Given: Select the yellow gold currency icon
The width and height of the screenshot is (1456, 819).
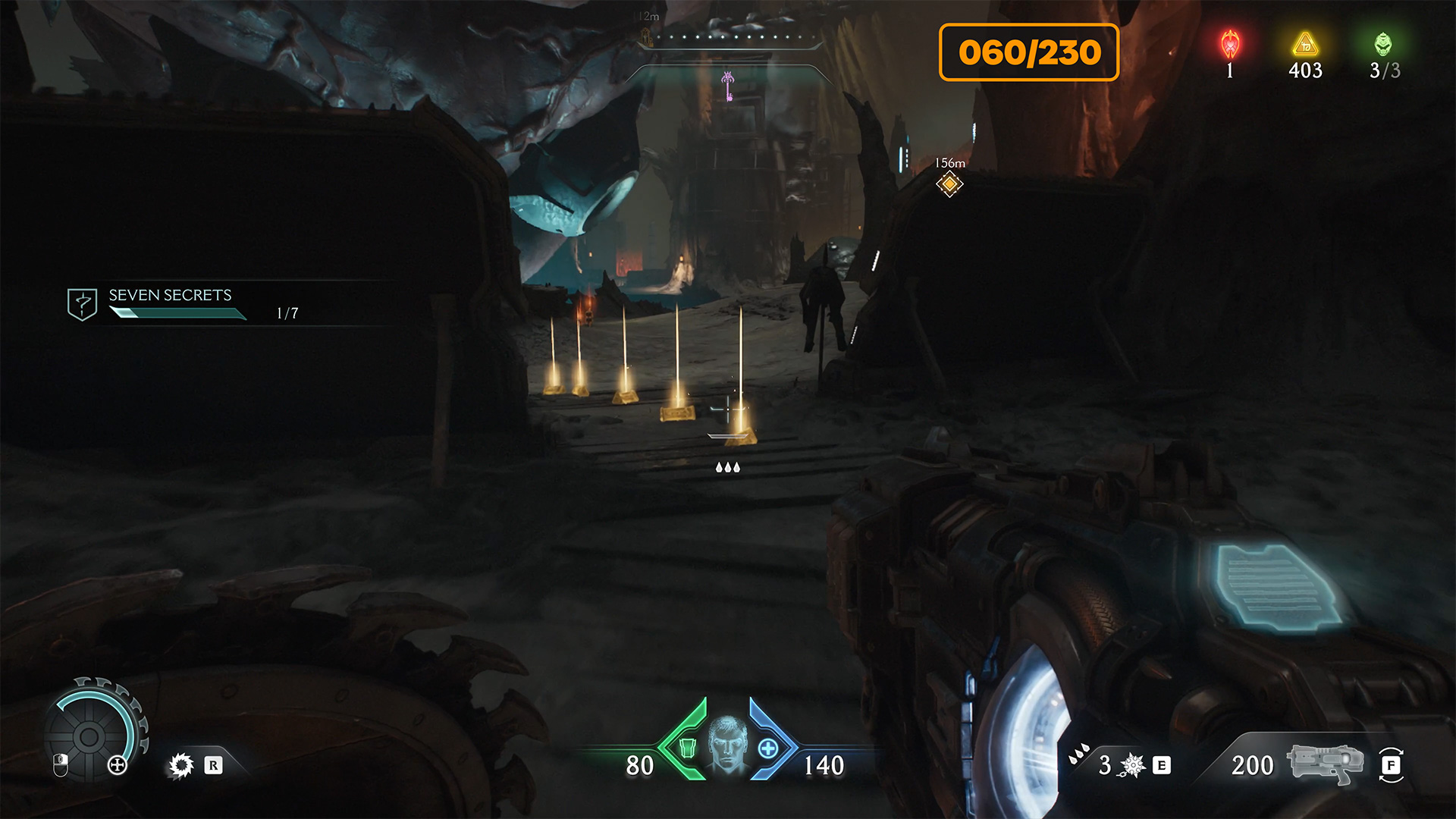Looking at the screenshot, I should pos(1305,45).
